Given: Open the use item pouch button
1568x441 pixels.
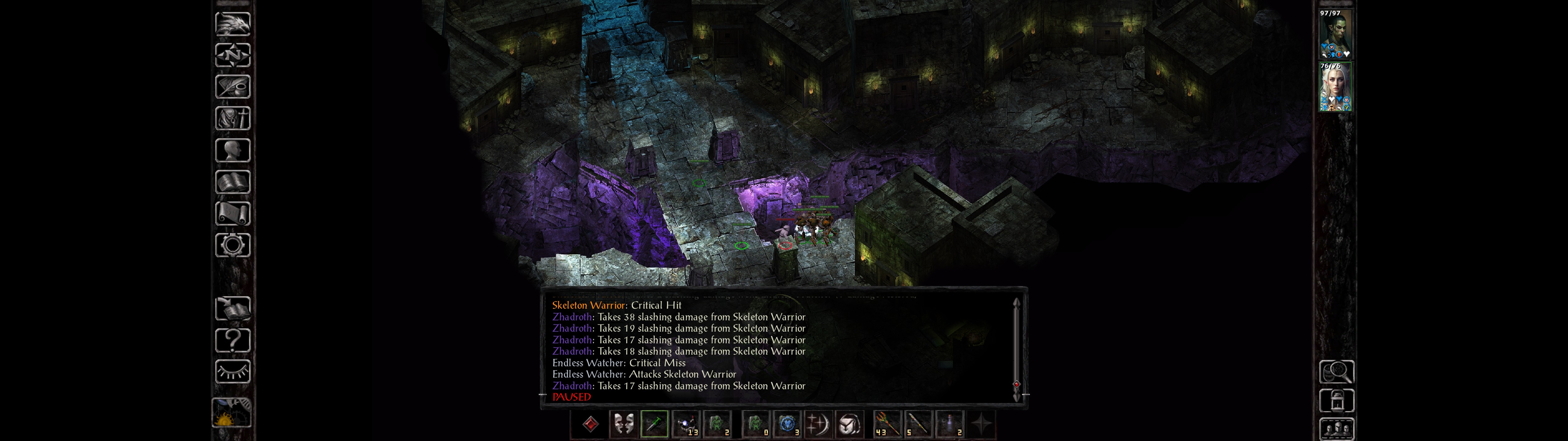Looking at the screenshot, I should [849, 424].
